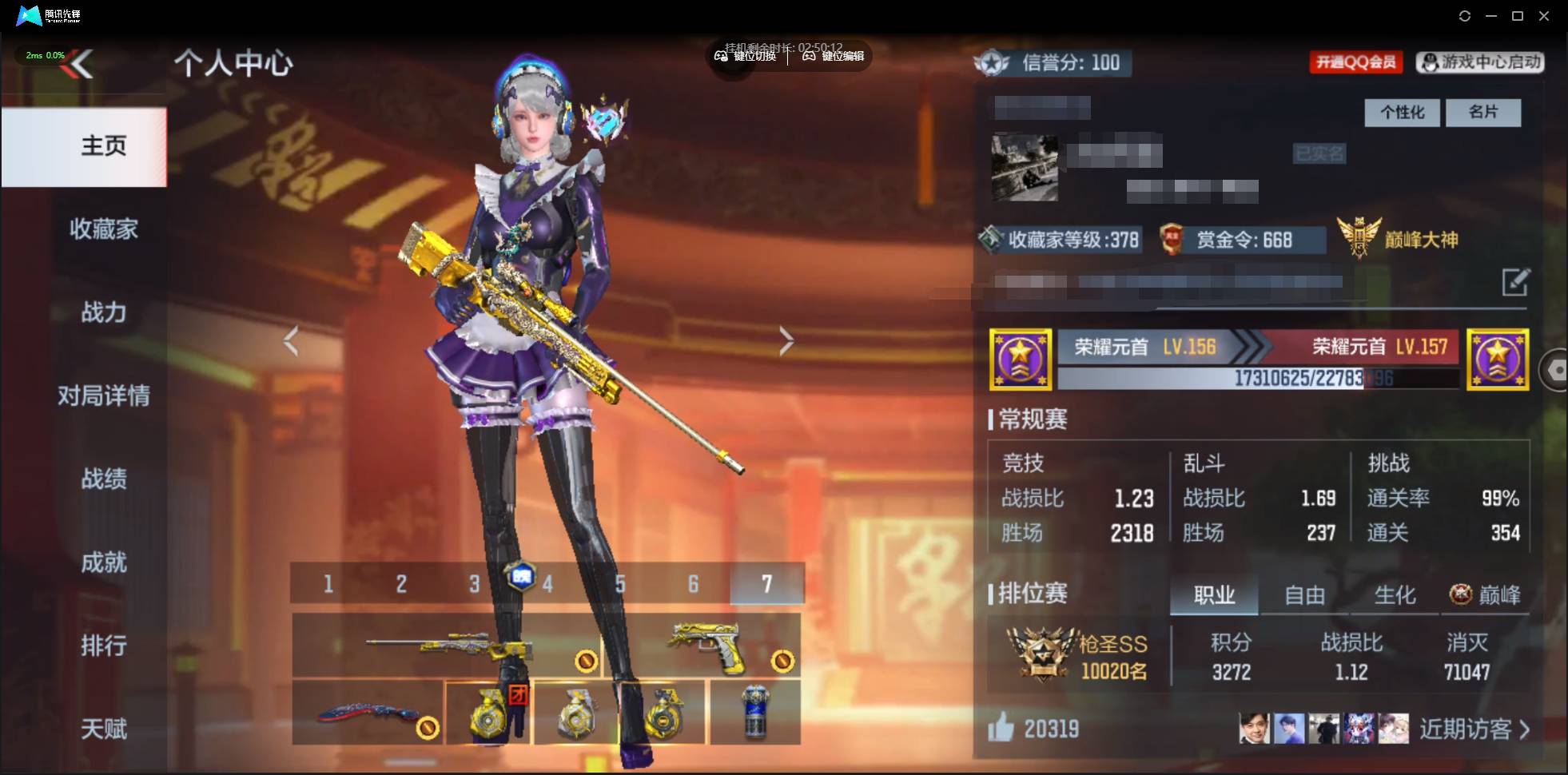Click the 信誉分 star medal icon
1568x775 pixels.
point(993,63)
